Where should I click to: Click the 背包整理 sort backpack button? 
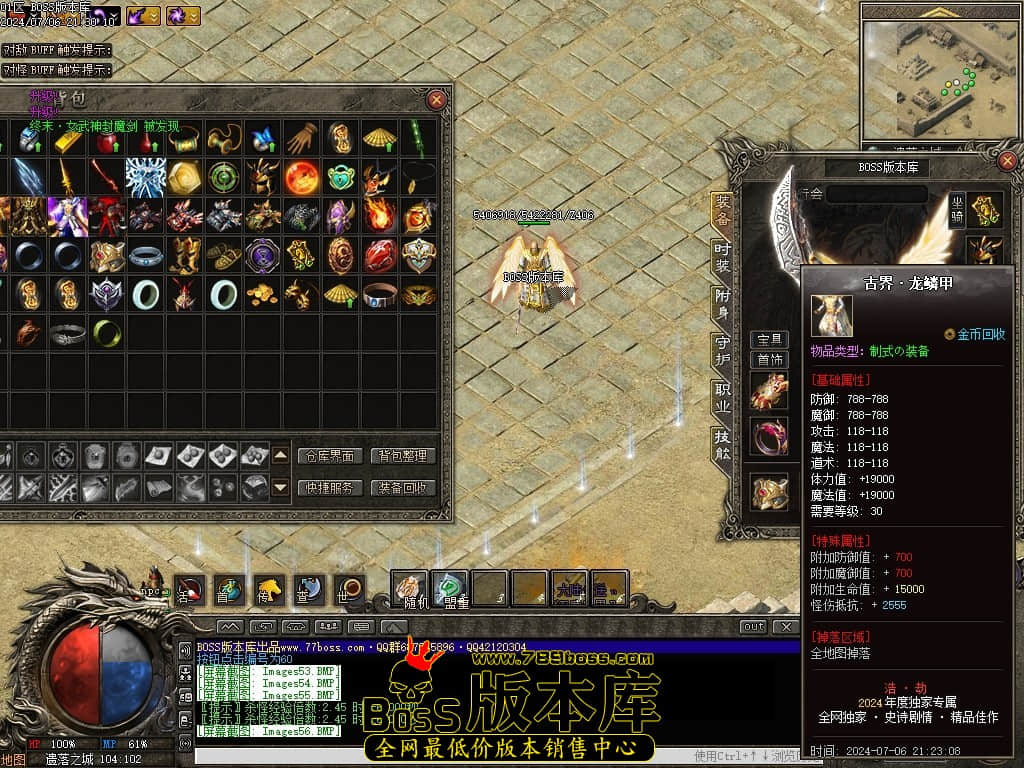point(403,456)
